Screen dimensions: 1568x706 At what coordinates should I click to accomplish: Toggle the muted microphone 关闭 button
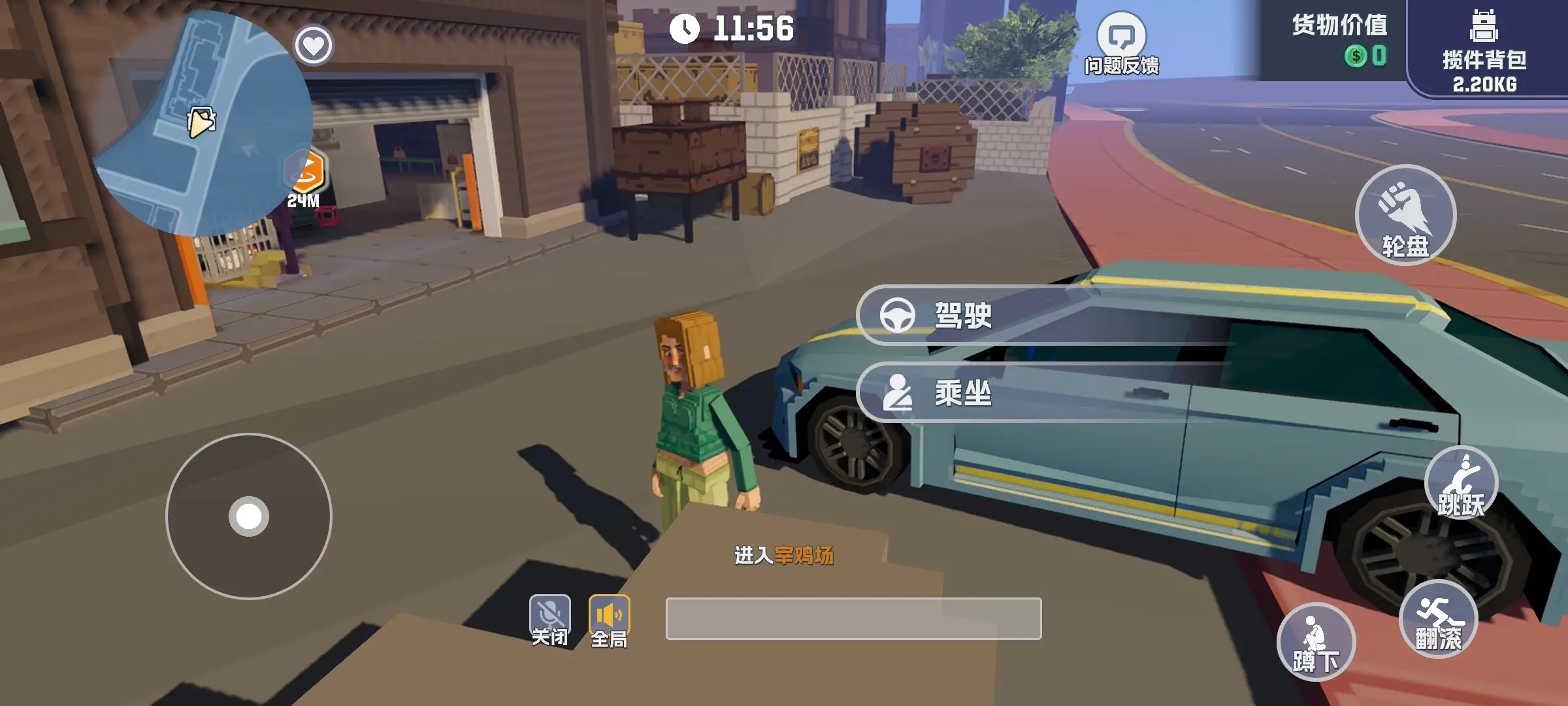pyautogui.click(x=549, y=620)
